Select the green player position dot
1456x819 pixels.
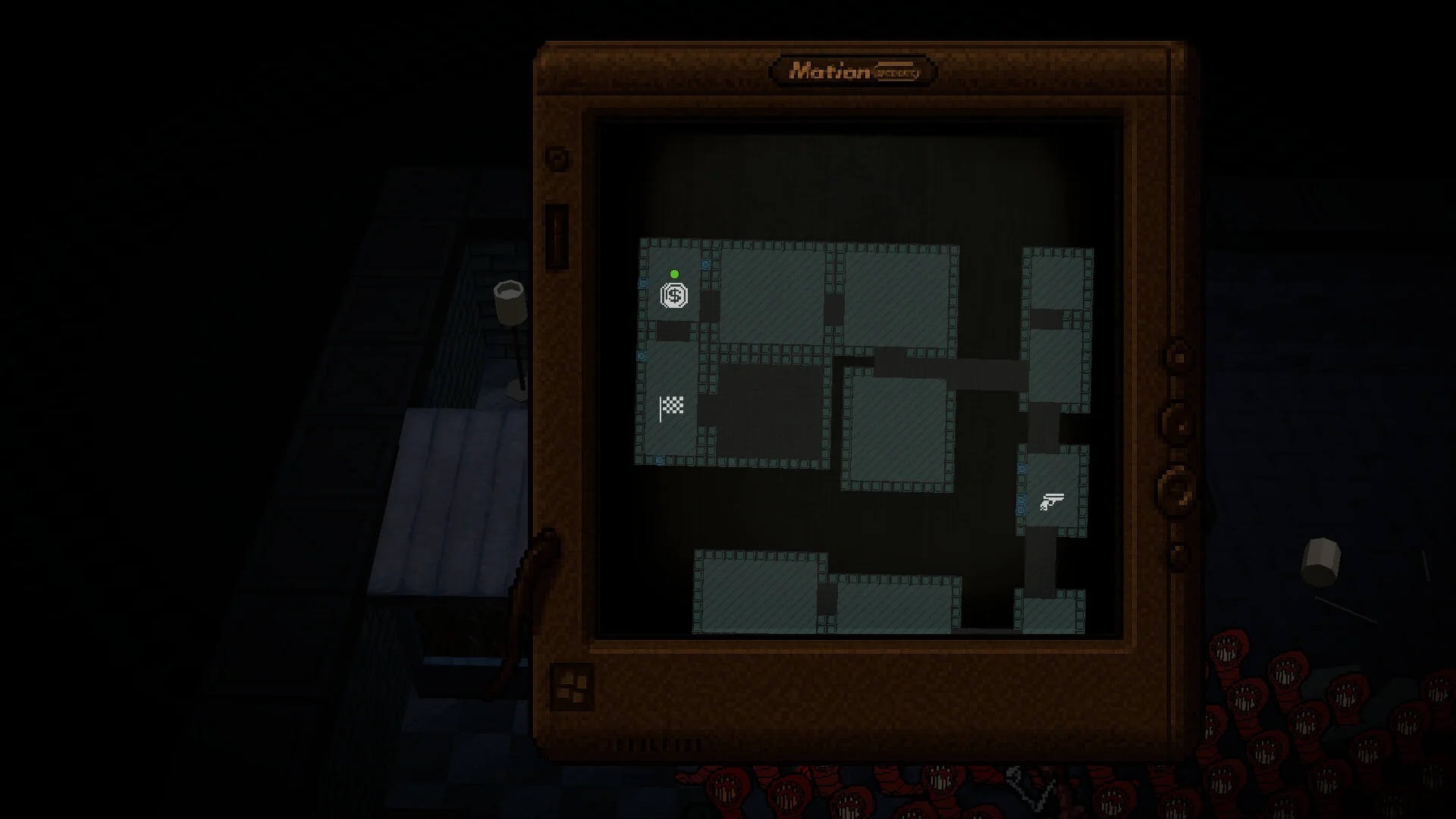[674, 275]
